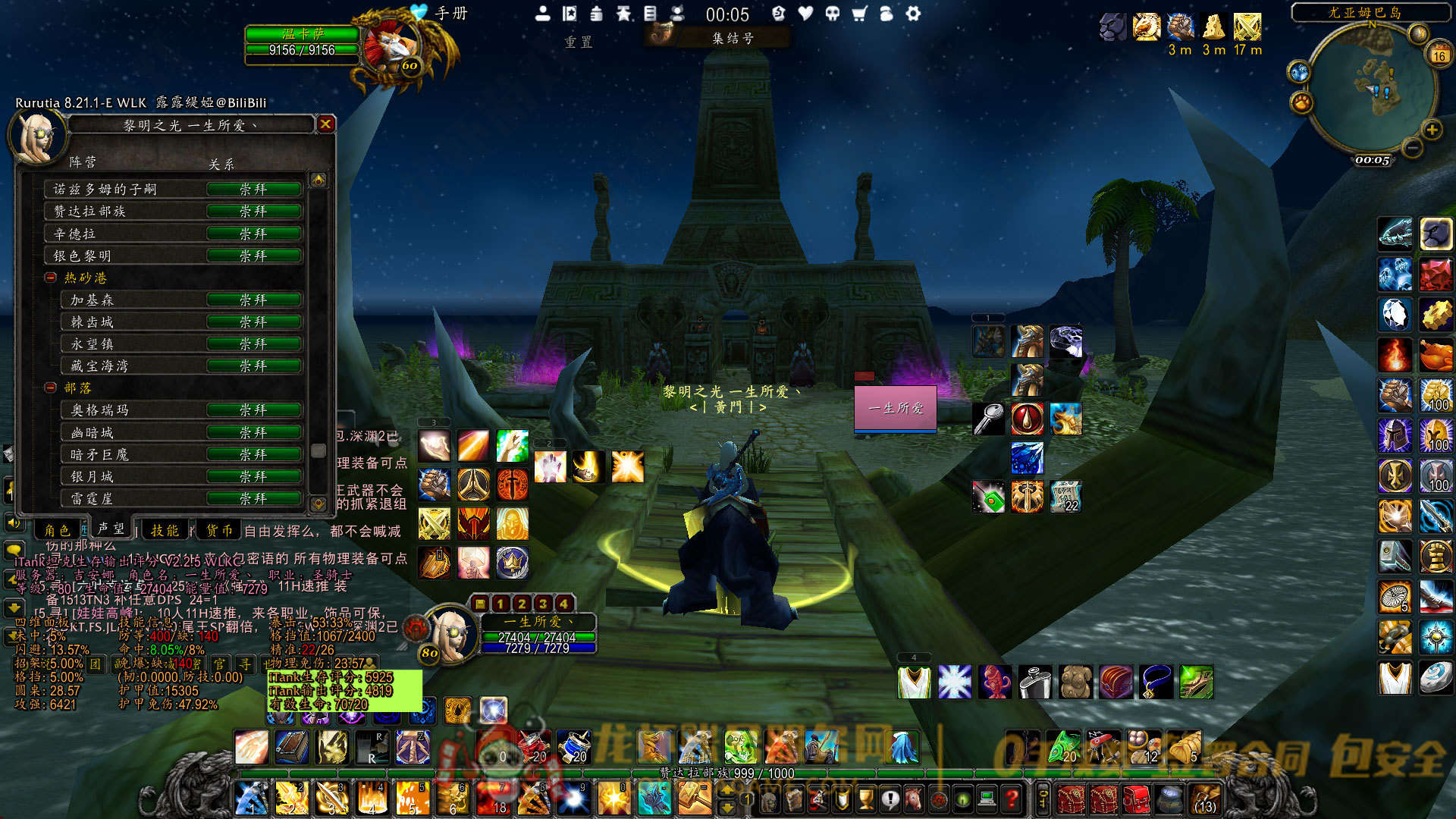
Task: Open the keyring with the gold key icon
Action: [1043, 799]
